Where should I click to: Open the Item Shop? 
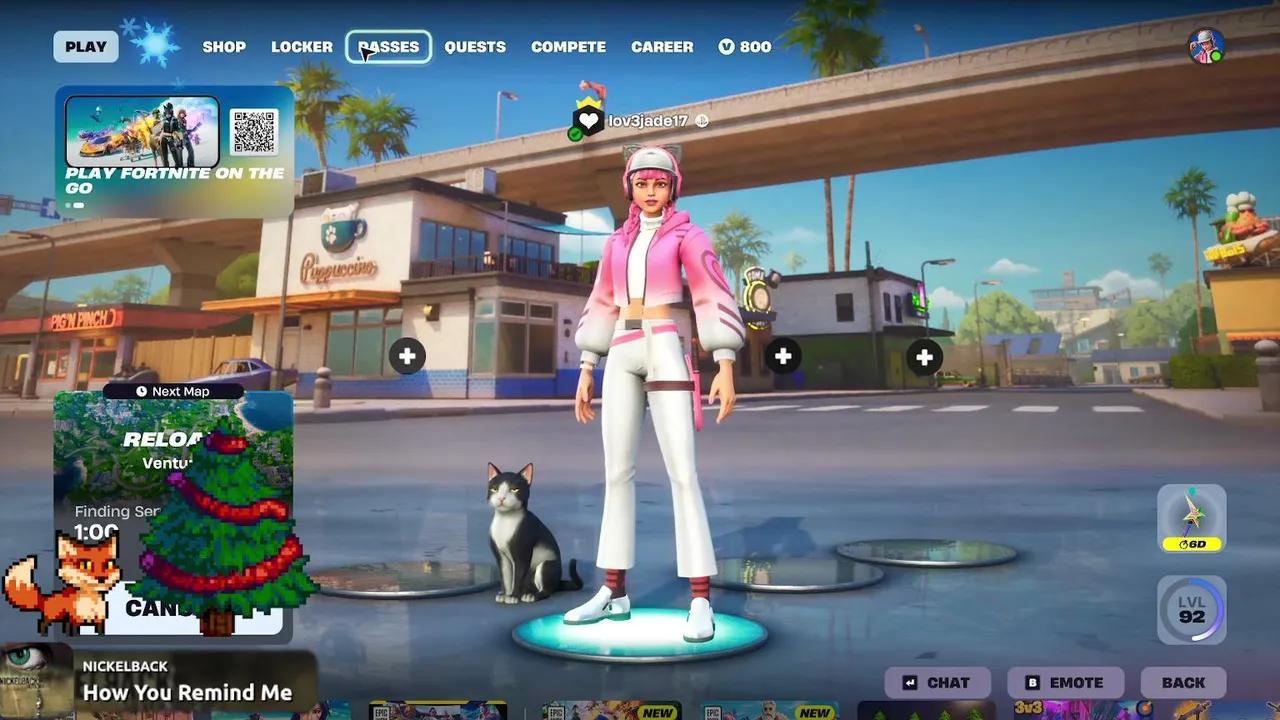click(224, 47)
